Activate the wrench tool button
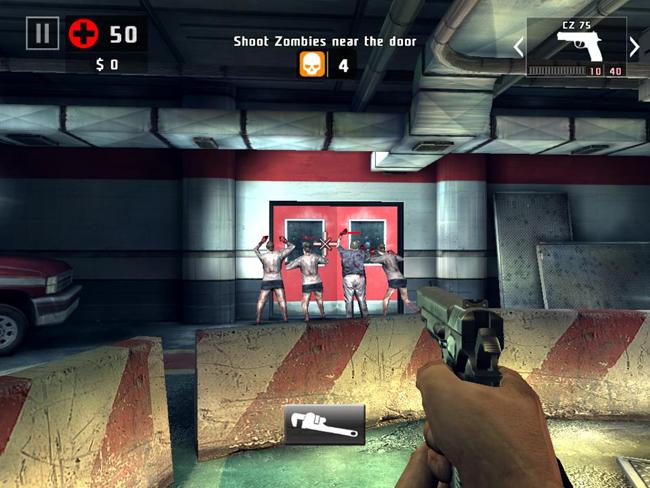This screenshot has width=650, height=488. pos(324,424)
